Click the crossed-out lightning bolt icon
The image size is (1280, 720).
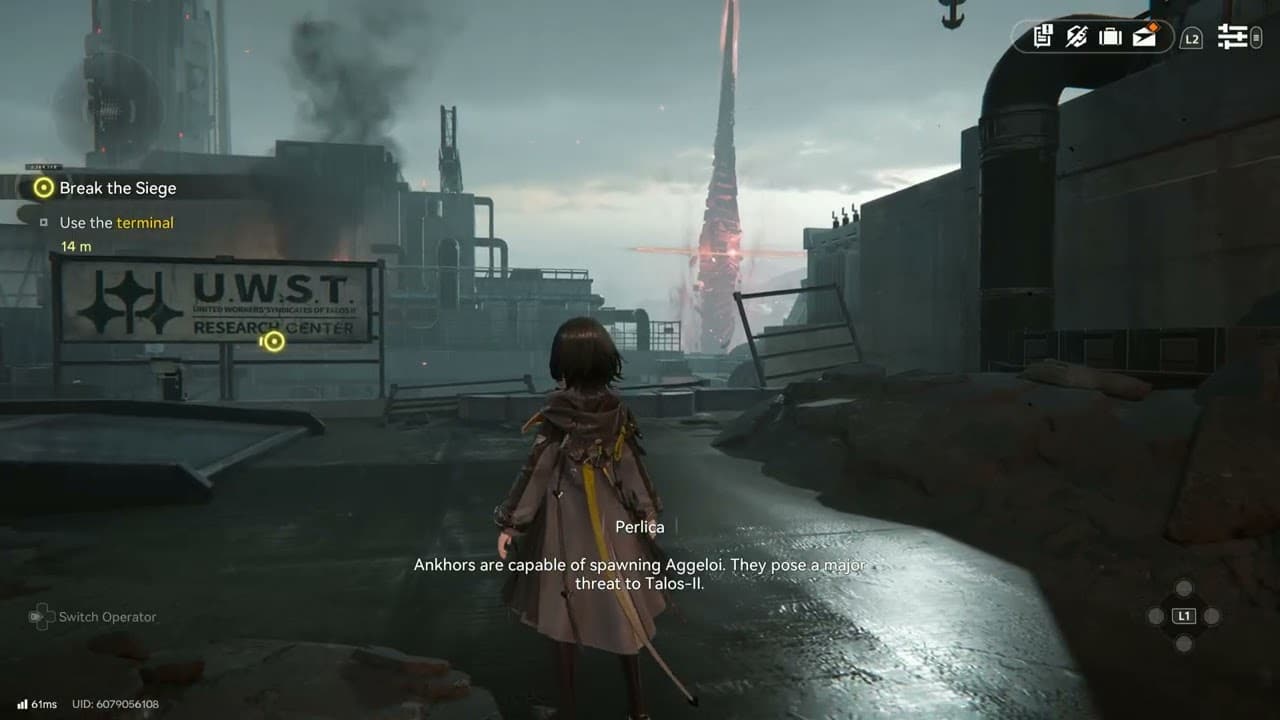[x=1076, y=37]
